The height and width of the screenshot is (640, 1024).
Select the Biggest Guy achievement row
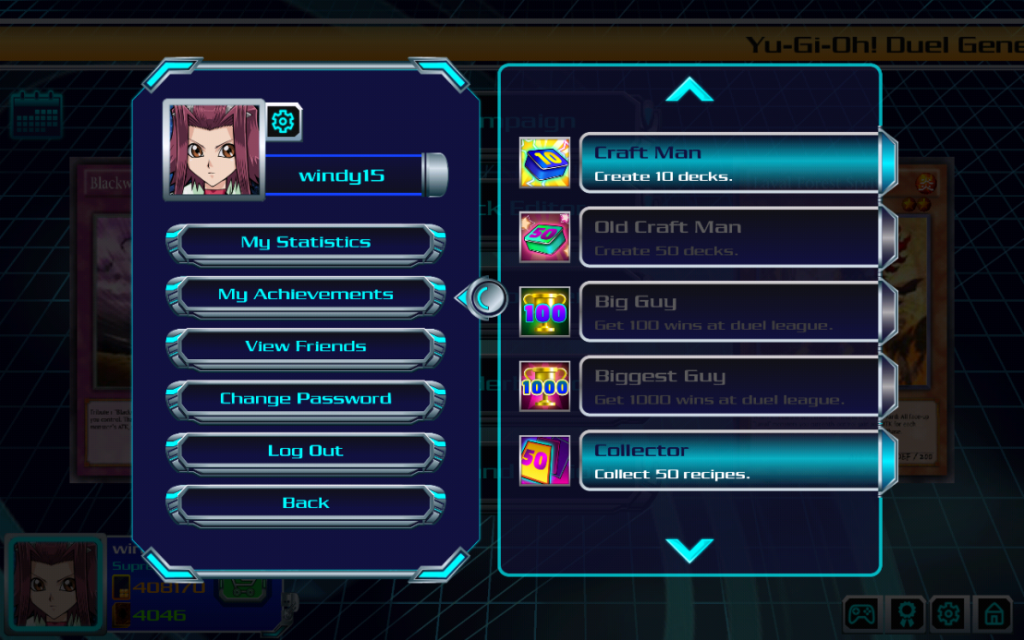pos(730,387)
